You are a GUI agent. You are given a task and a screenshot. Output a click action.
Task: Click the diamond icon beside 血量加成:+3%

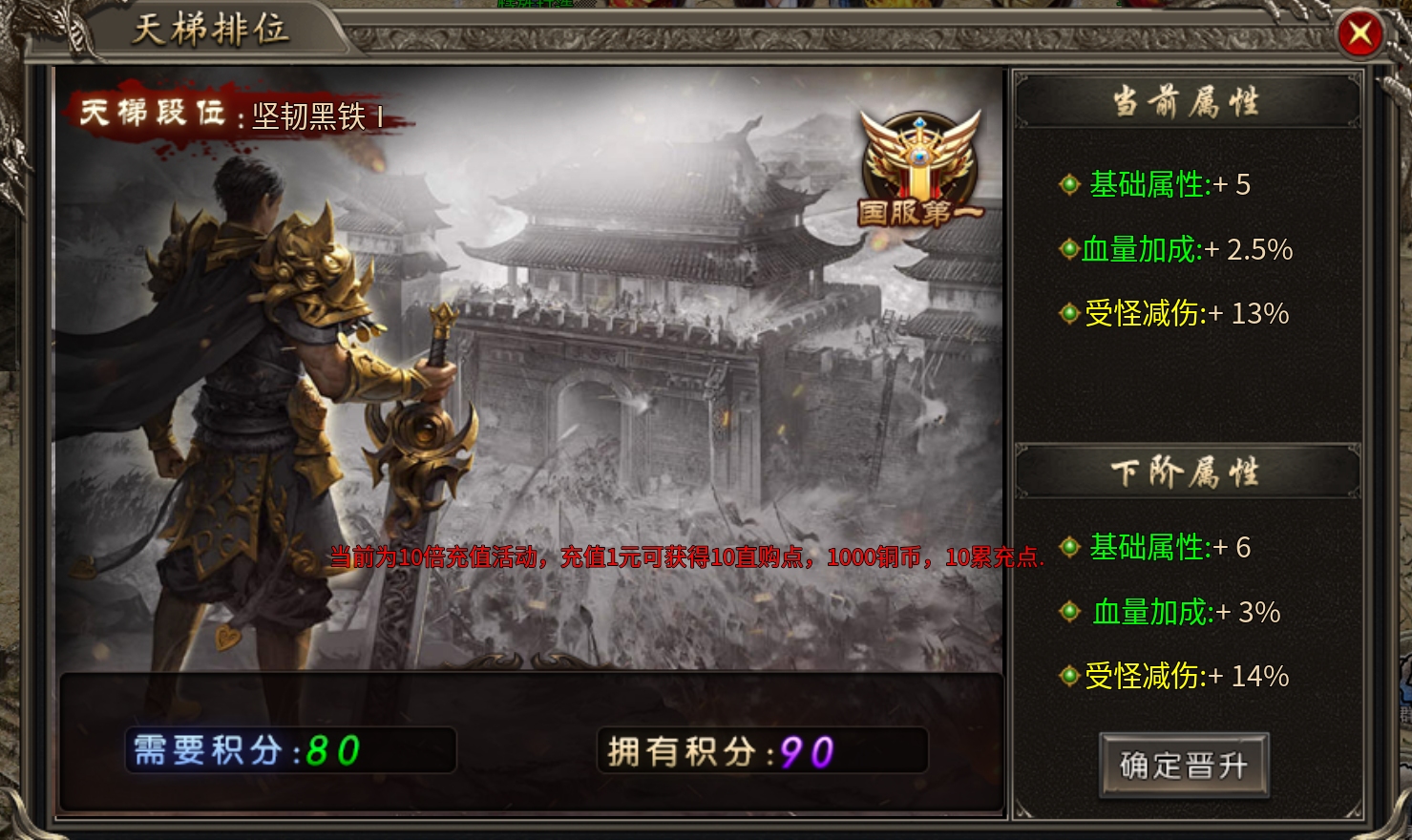point(1068,611)
